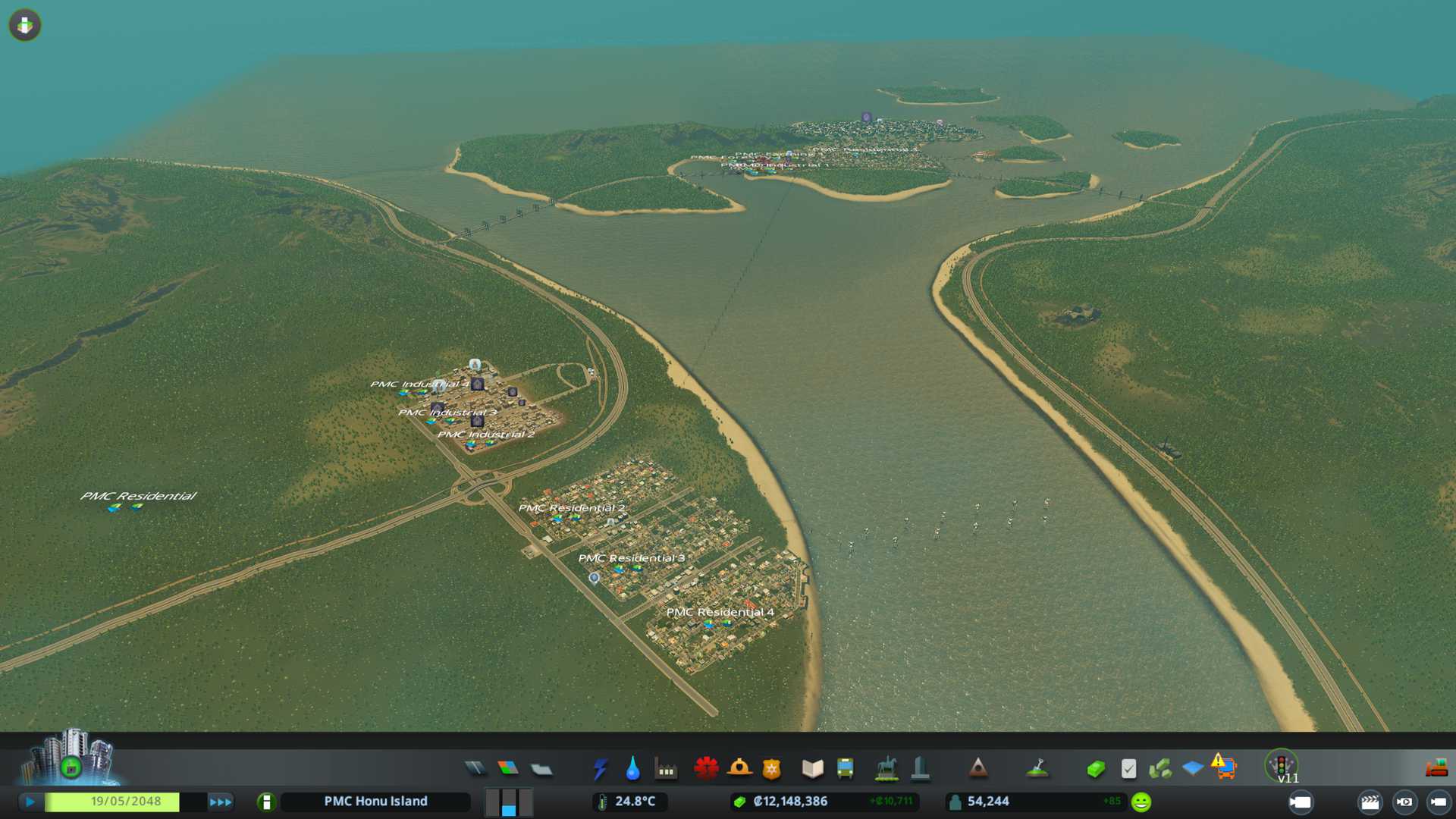Screen dimensions: 1456x819
Task: Open Water and Sewage droplet menu
Action: point(632,769)
